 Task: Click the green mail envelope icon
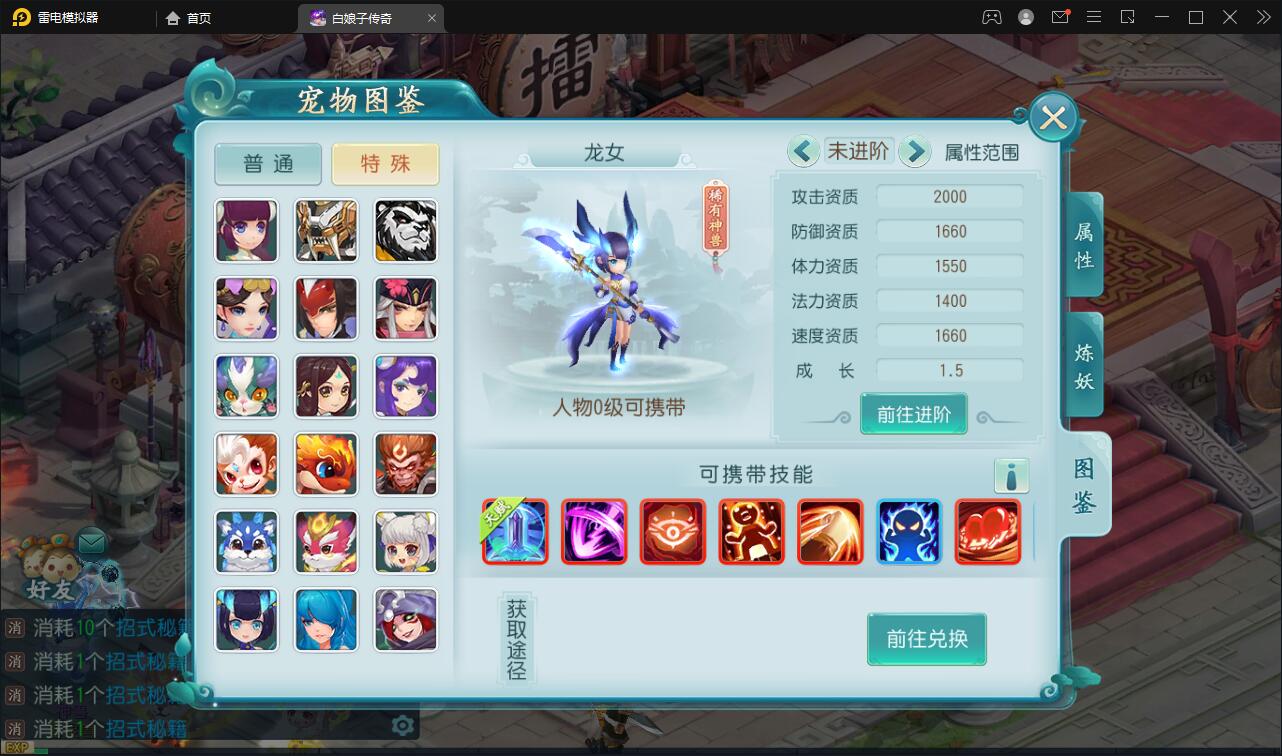(91, 541)
